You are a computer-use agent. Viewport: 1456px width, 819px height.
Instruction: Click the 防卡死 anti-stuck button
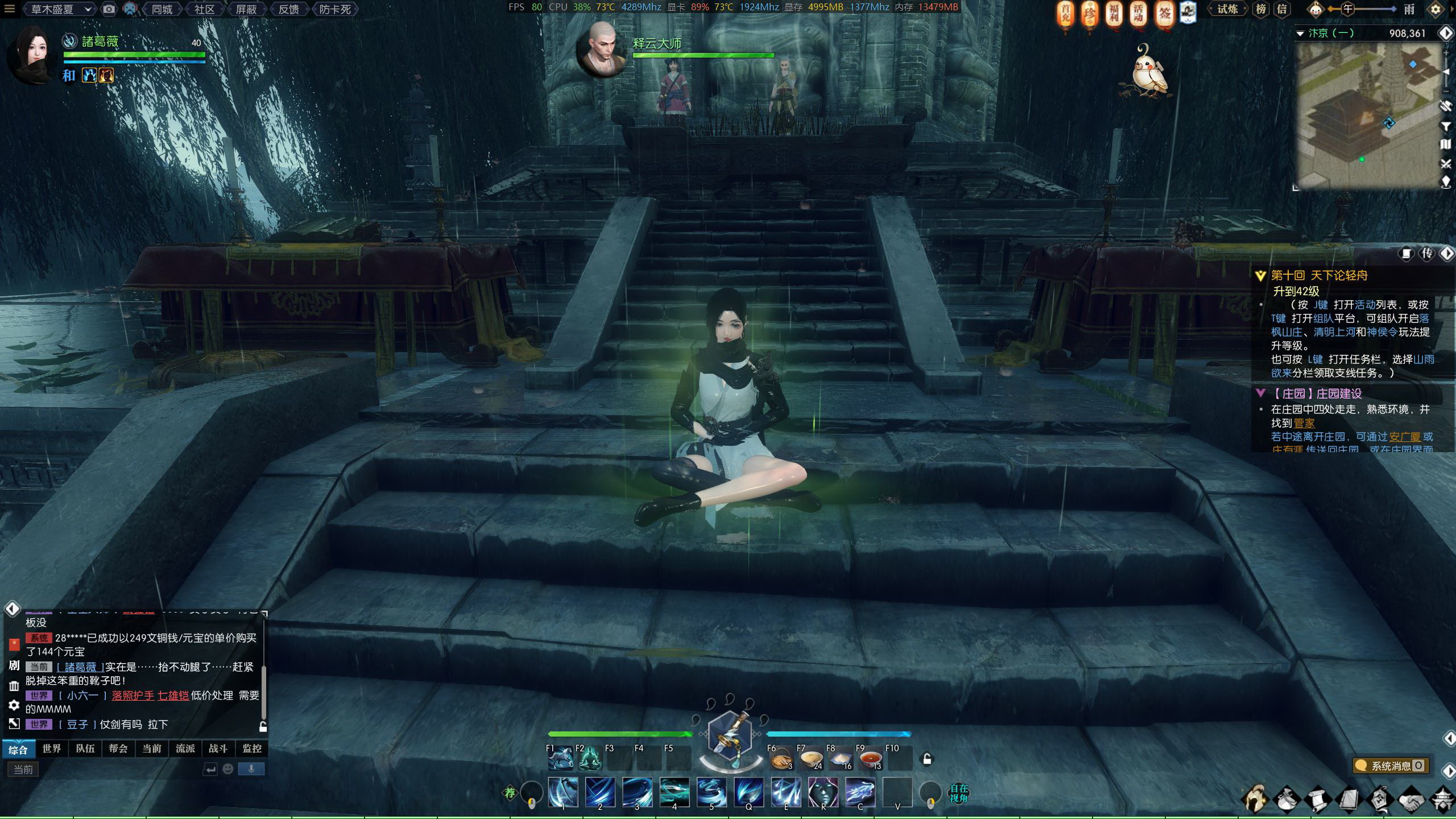click(x=334, y=9)
